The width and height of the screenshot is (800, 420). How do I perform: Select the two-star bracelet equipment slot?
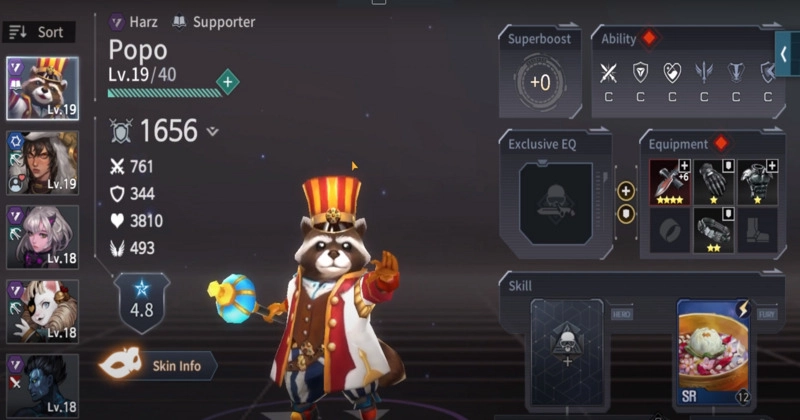[x=714, y=230]
